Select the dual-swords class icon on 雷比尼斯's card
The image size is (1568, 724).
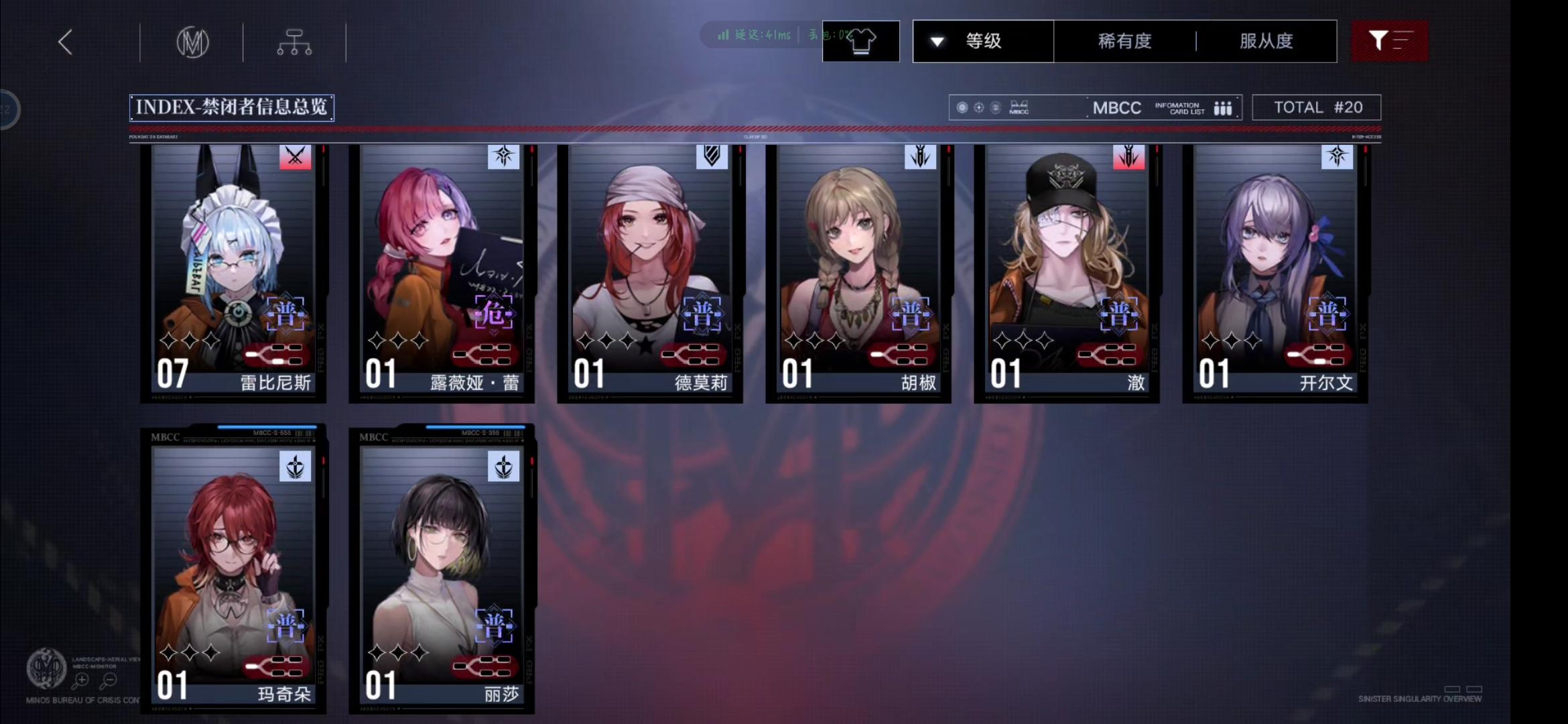[x=295, y=158]
